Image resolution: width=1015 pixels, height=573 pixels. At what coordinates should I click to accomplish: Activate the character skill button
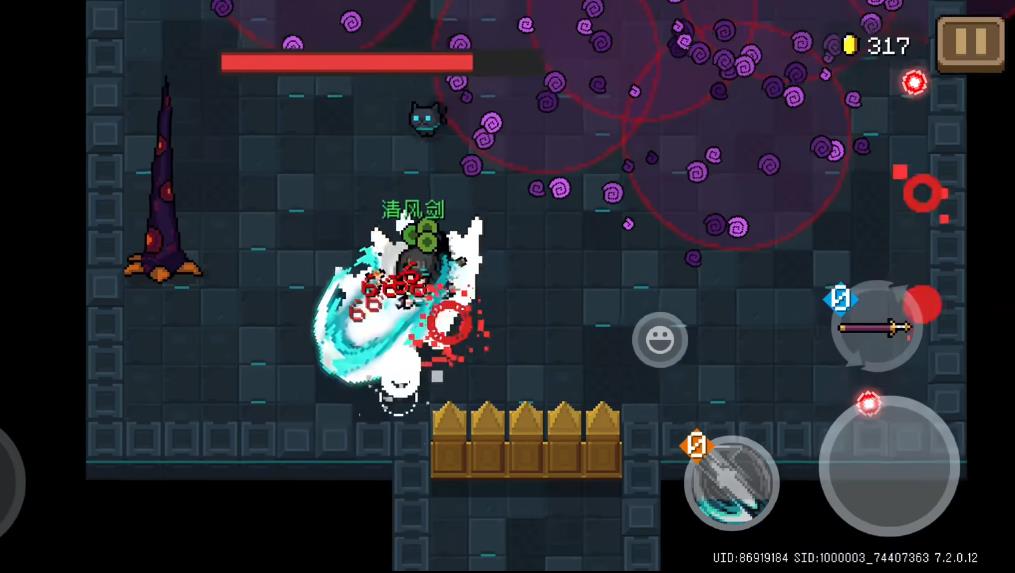(x=732, y=483)
